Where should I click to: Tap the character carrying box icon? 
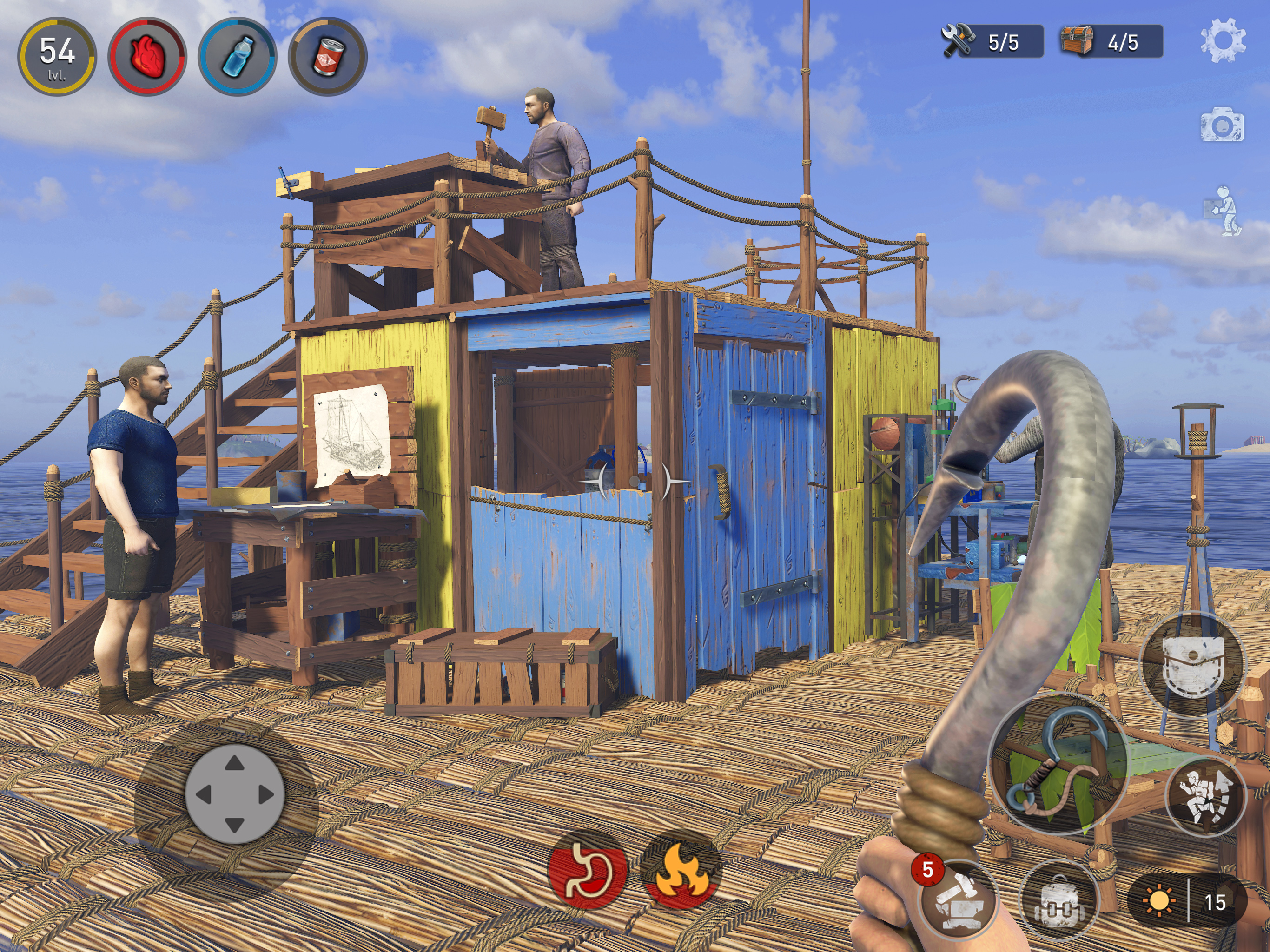pyautogui.click(x=1224, y=212)
